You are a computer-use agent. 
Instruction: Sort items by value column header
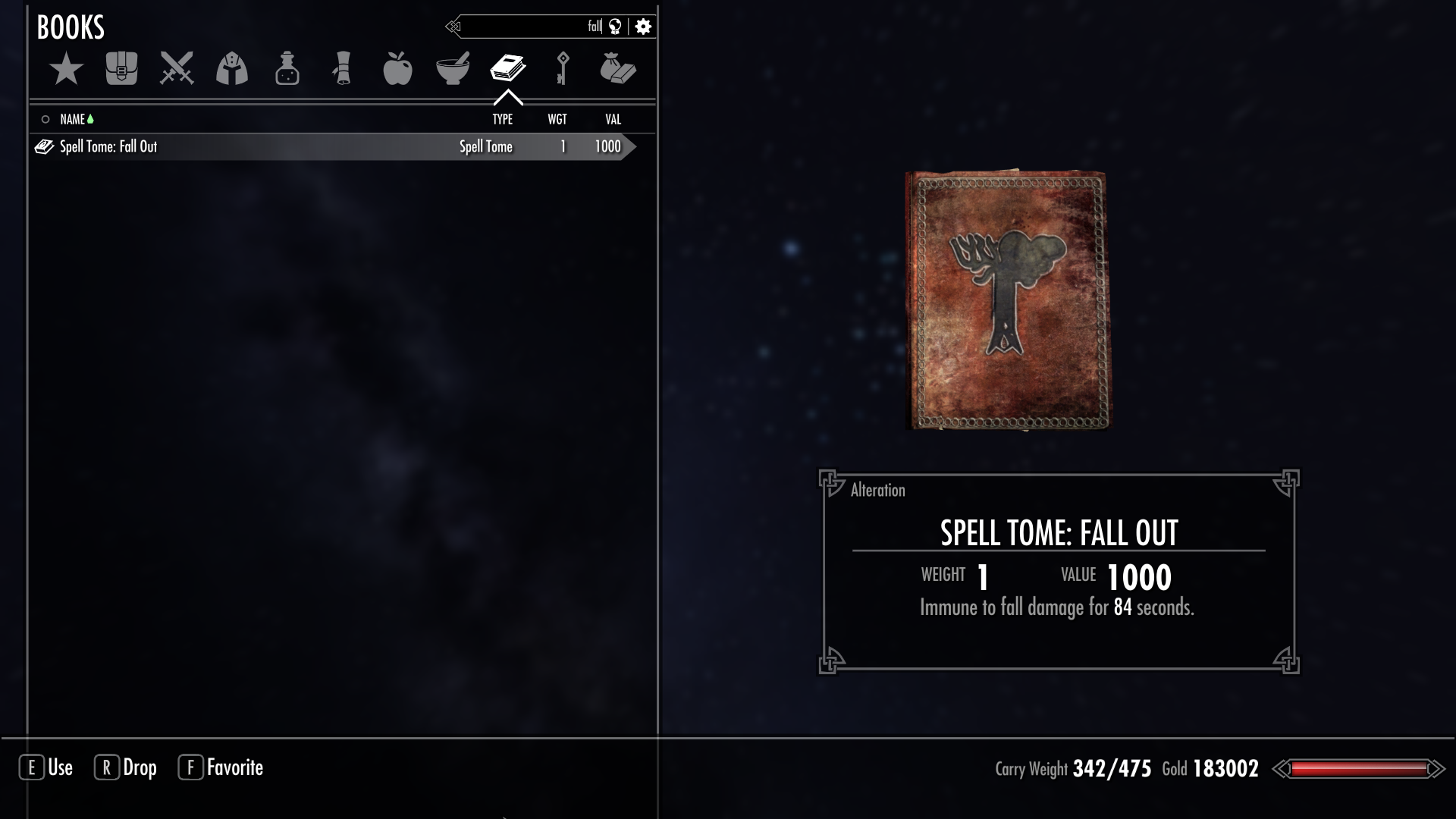coord(613,120)
